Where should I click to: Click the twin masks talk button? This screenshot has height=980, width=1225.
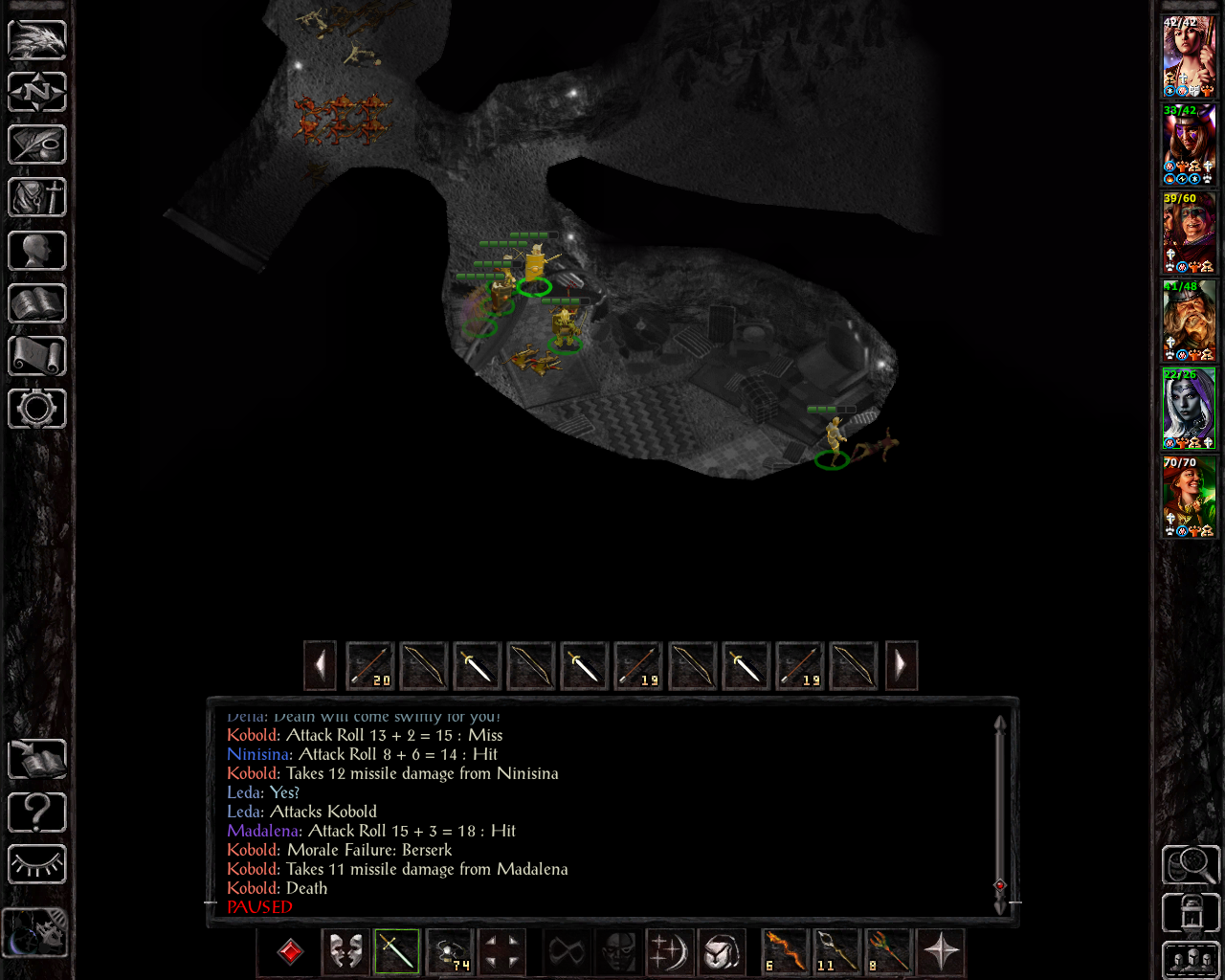tap(345, 951)
